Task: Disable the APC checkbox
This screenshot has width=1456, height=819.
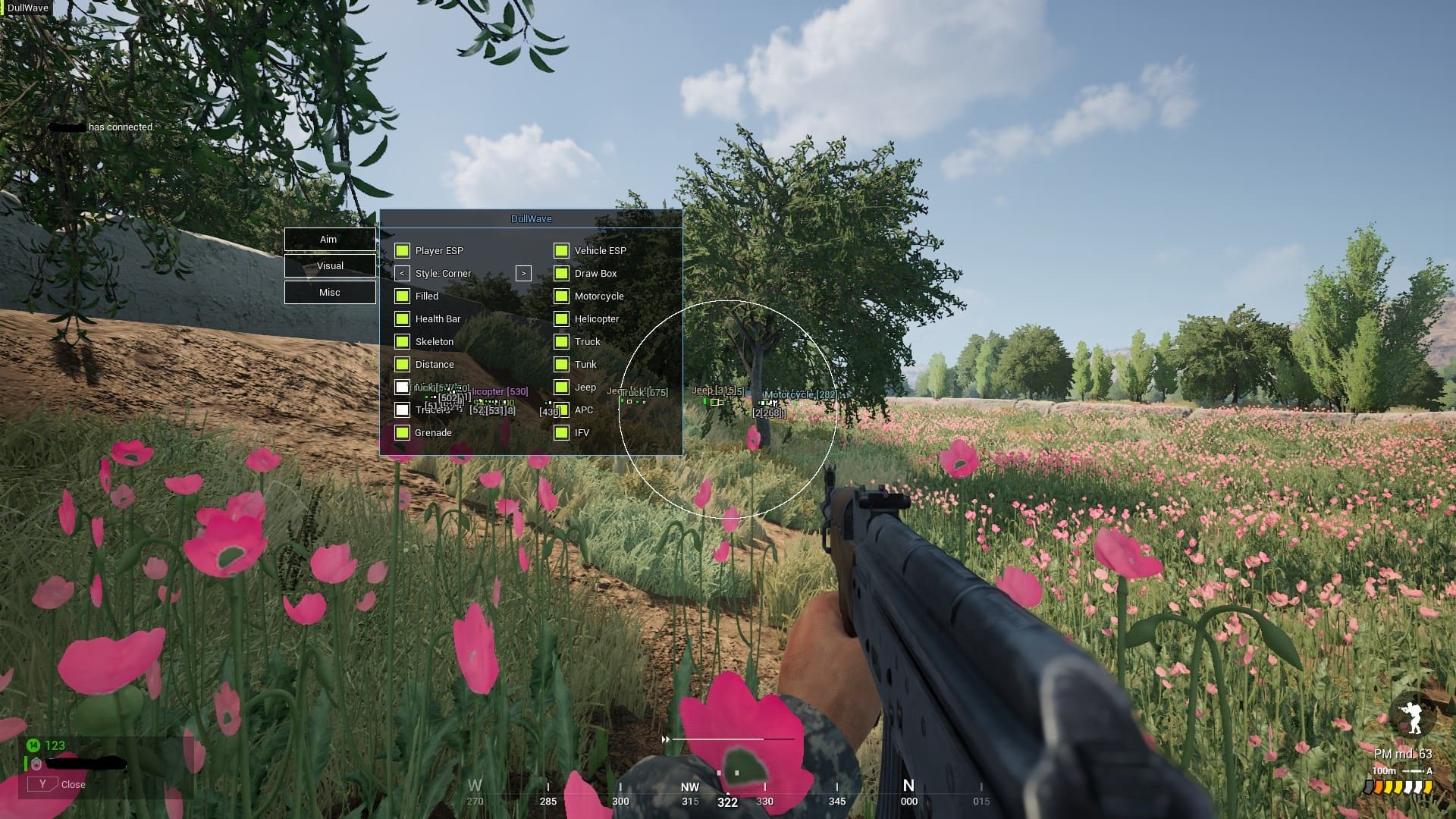Action: (x=561, y=410)
